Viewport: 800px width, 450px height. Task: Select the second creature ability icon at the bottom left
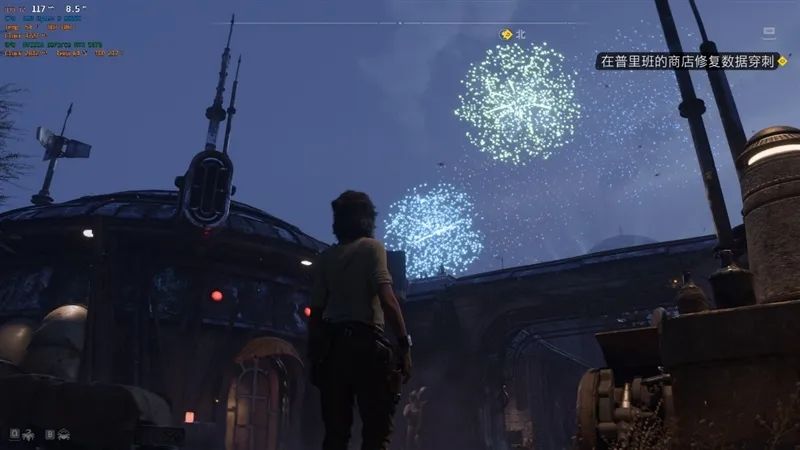coord(63,434)
